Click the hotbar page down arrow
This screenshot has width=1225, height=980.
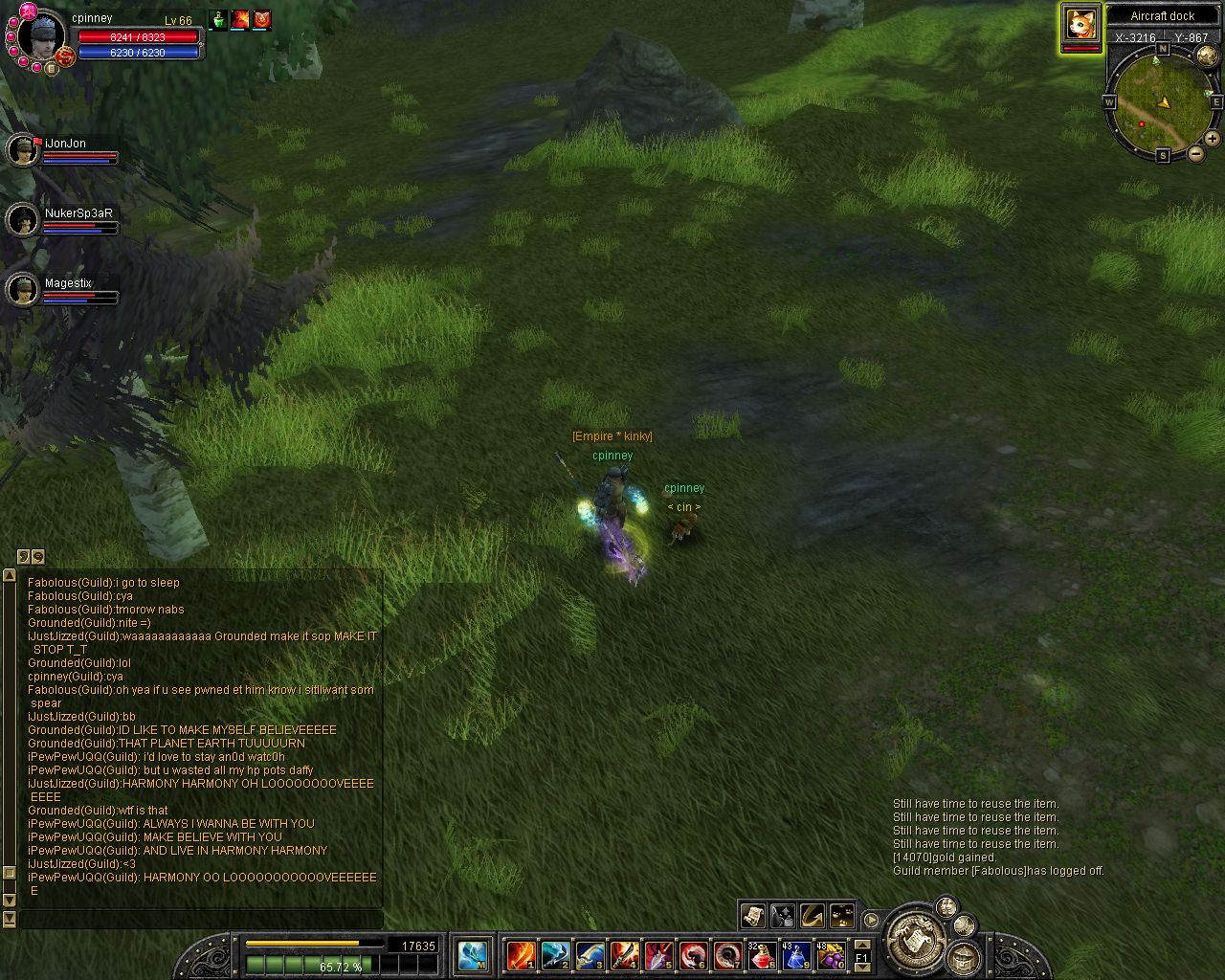[861, 966]
